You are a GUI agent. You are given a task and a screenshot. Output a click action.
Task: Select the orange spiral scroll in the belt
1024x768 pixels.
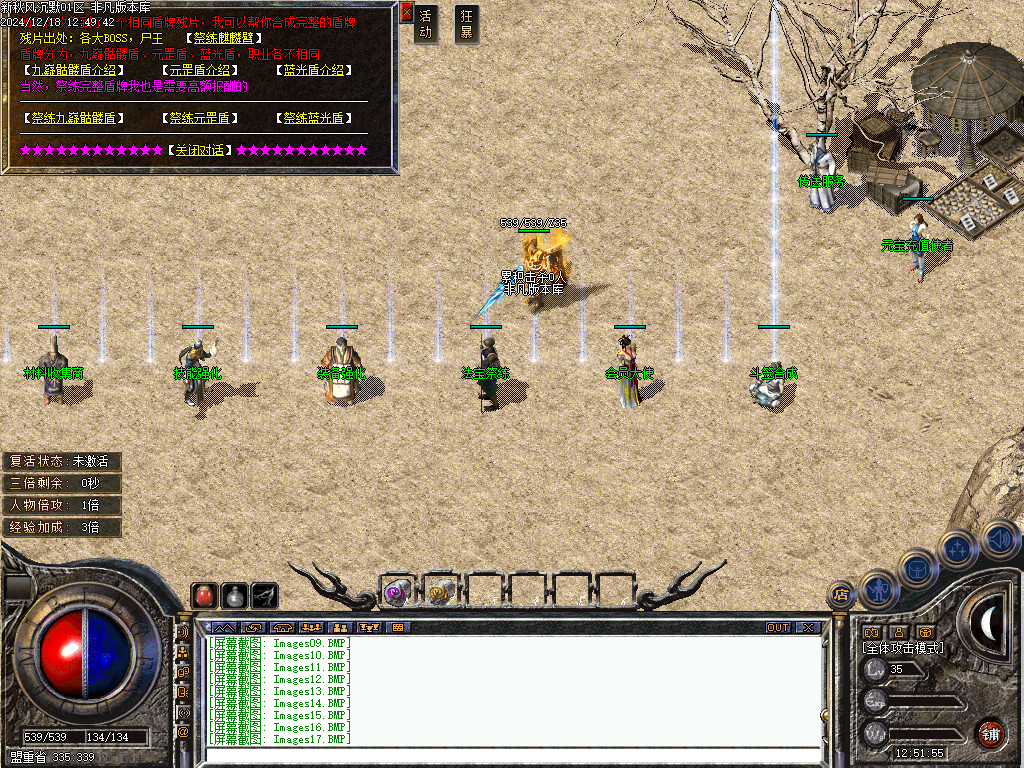point(439,593)
